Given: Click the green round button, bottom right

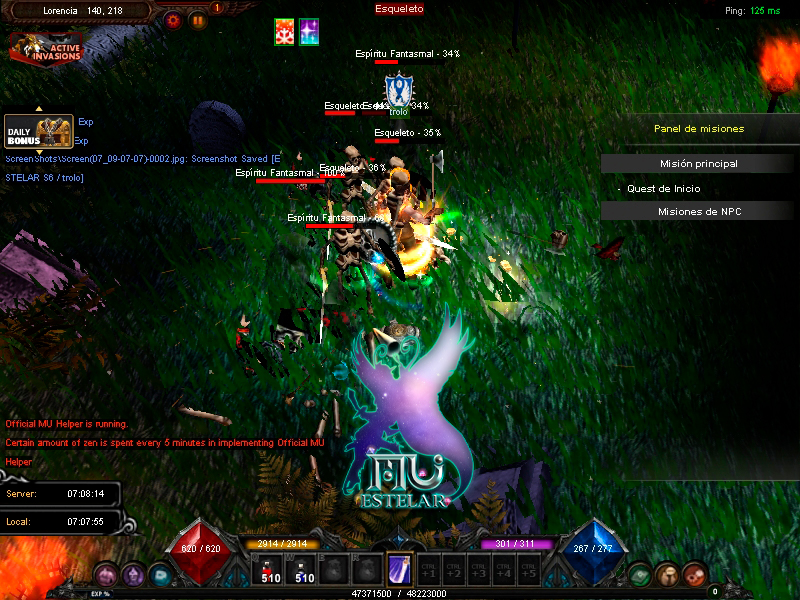Looking at the screenshot, I should tap(641, 574).
